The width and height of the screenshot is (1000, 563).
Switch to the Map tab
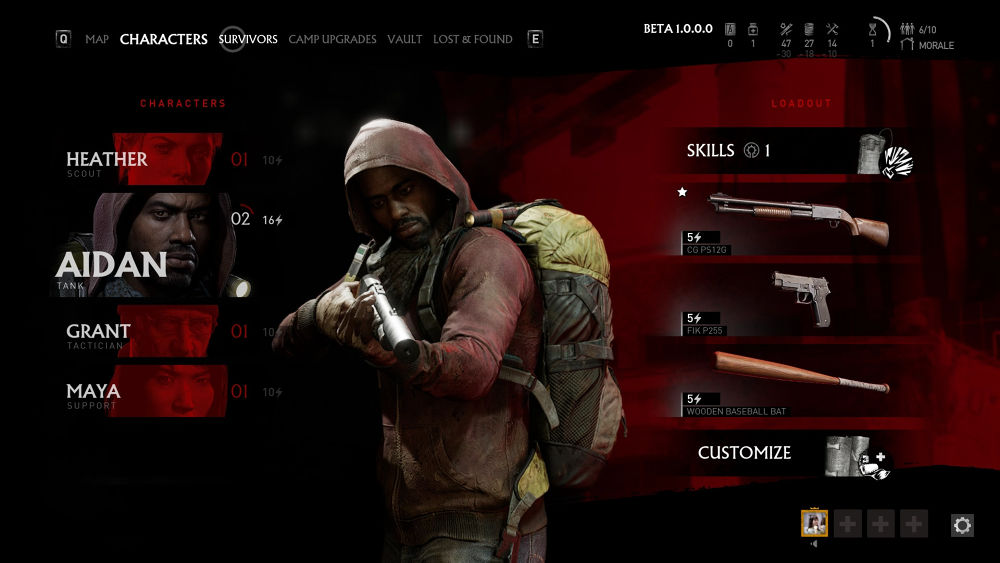97,39
